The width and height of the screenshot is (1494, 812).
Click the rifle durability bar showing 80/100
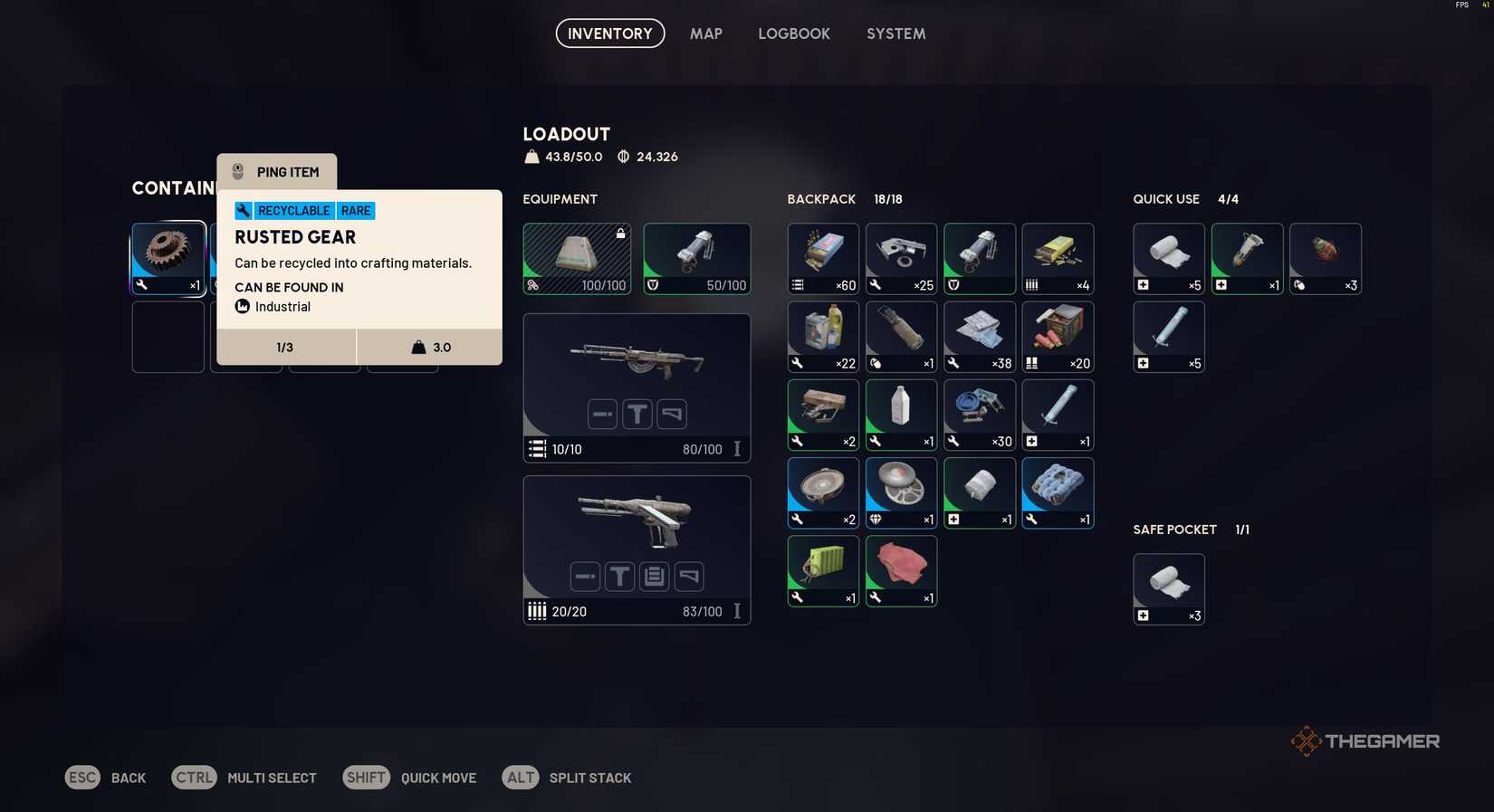702,449
